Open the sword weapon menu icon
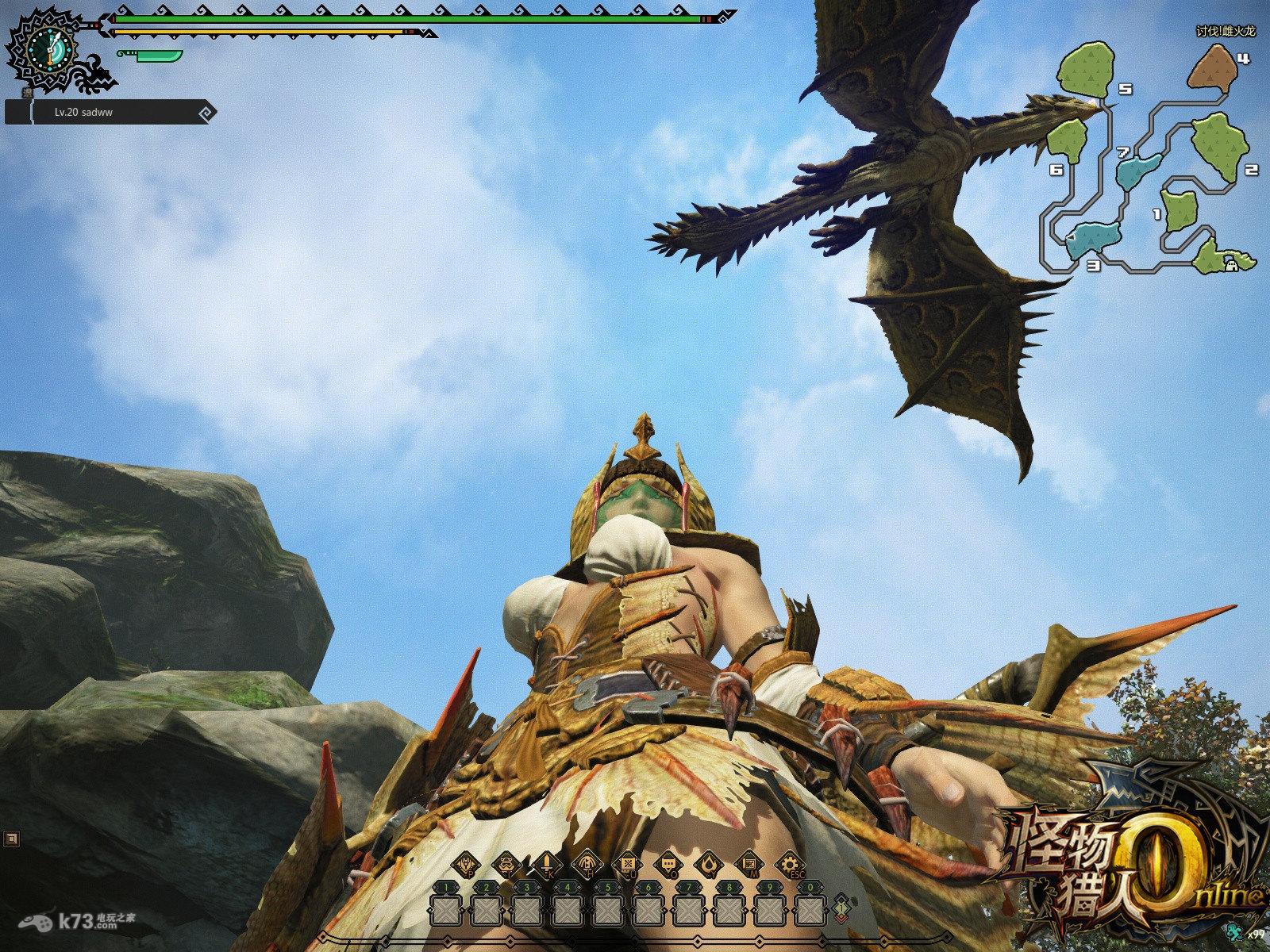This screenshot has width=1270, height=952. tap(546, 863)
